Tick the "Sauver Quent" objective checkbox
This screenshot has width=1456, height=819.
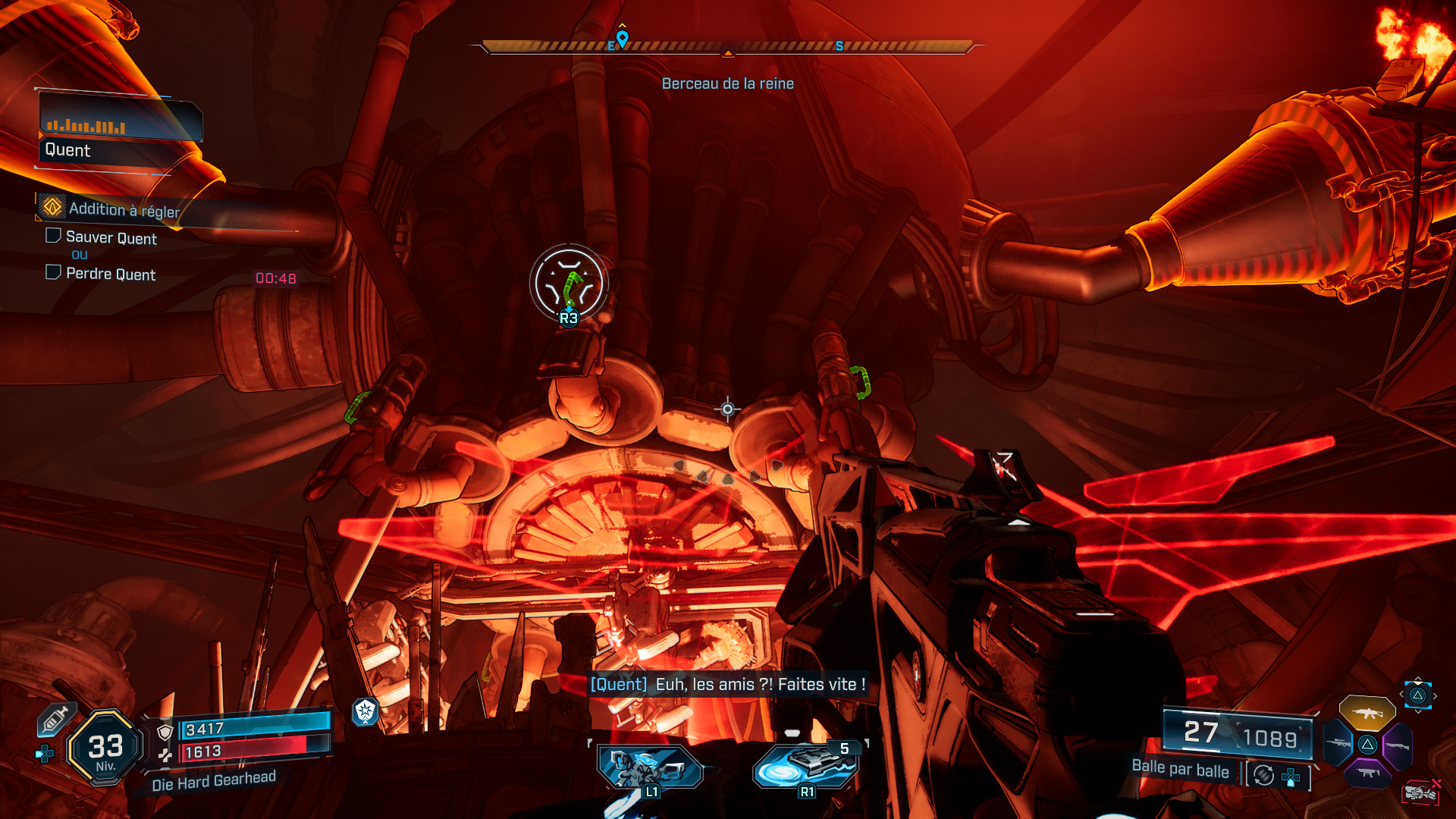pos(53,236)
